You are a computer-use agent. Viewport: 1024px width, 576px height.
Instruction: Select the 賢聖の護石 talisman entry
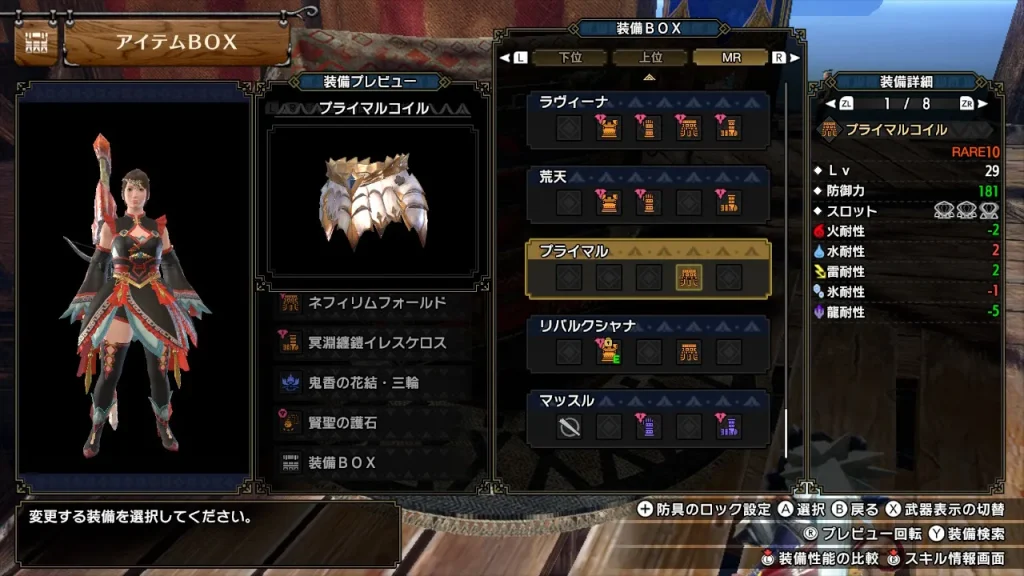pyautogui.click(x=371, y=422)
